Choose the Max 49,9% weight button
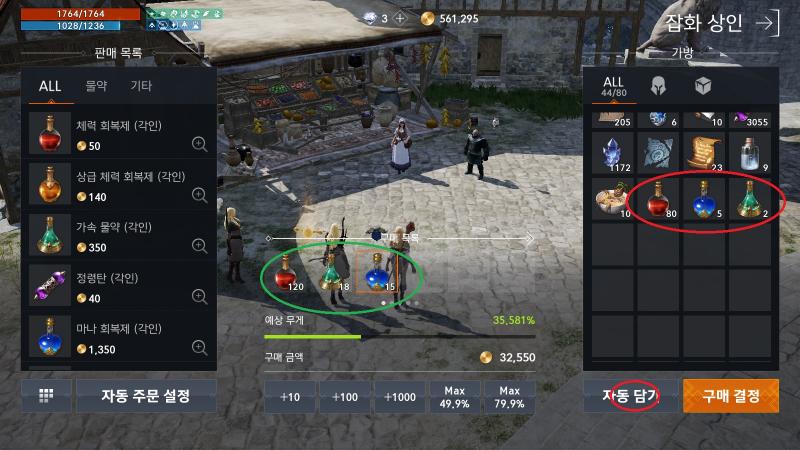 (x=456, y=396)
